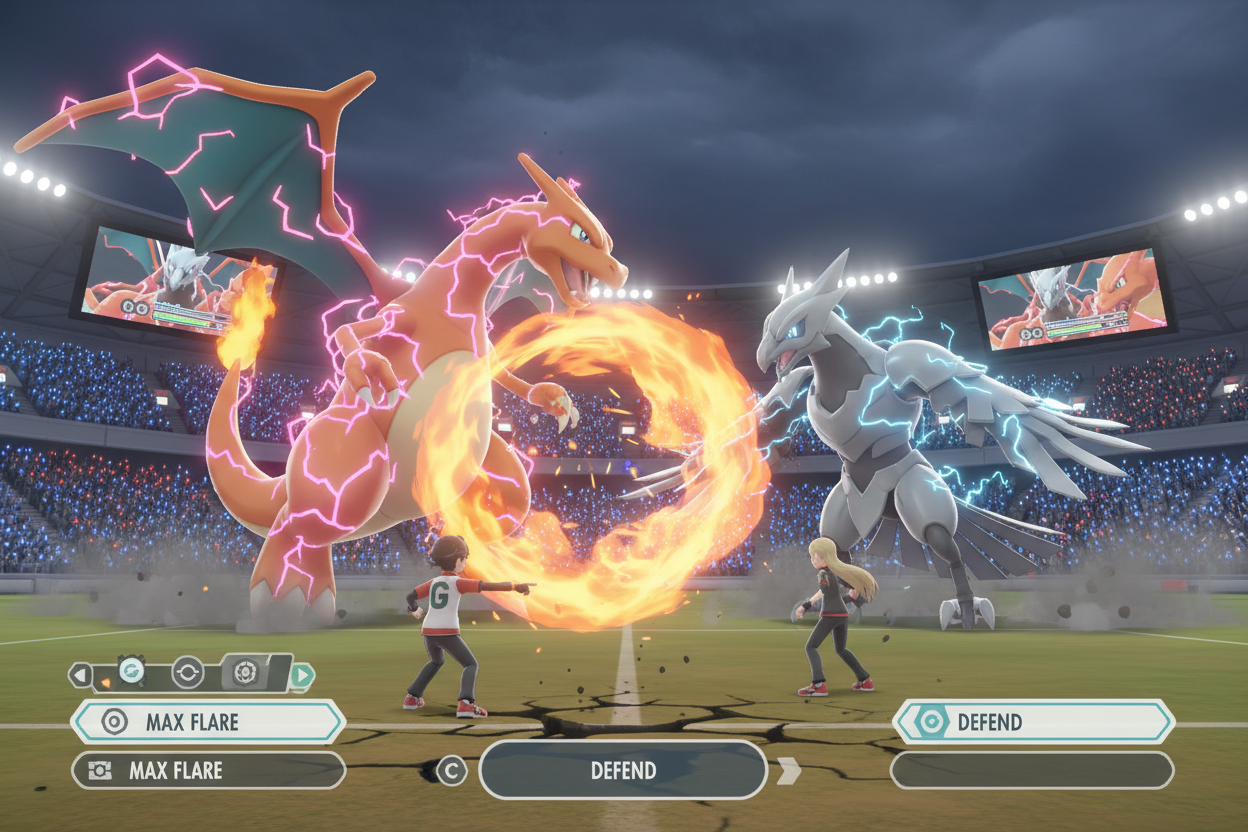Choose the middle ring icon in the selector
Image resolution: width=1248 pixels, height=832 pixels.
pos(187,673)
